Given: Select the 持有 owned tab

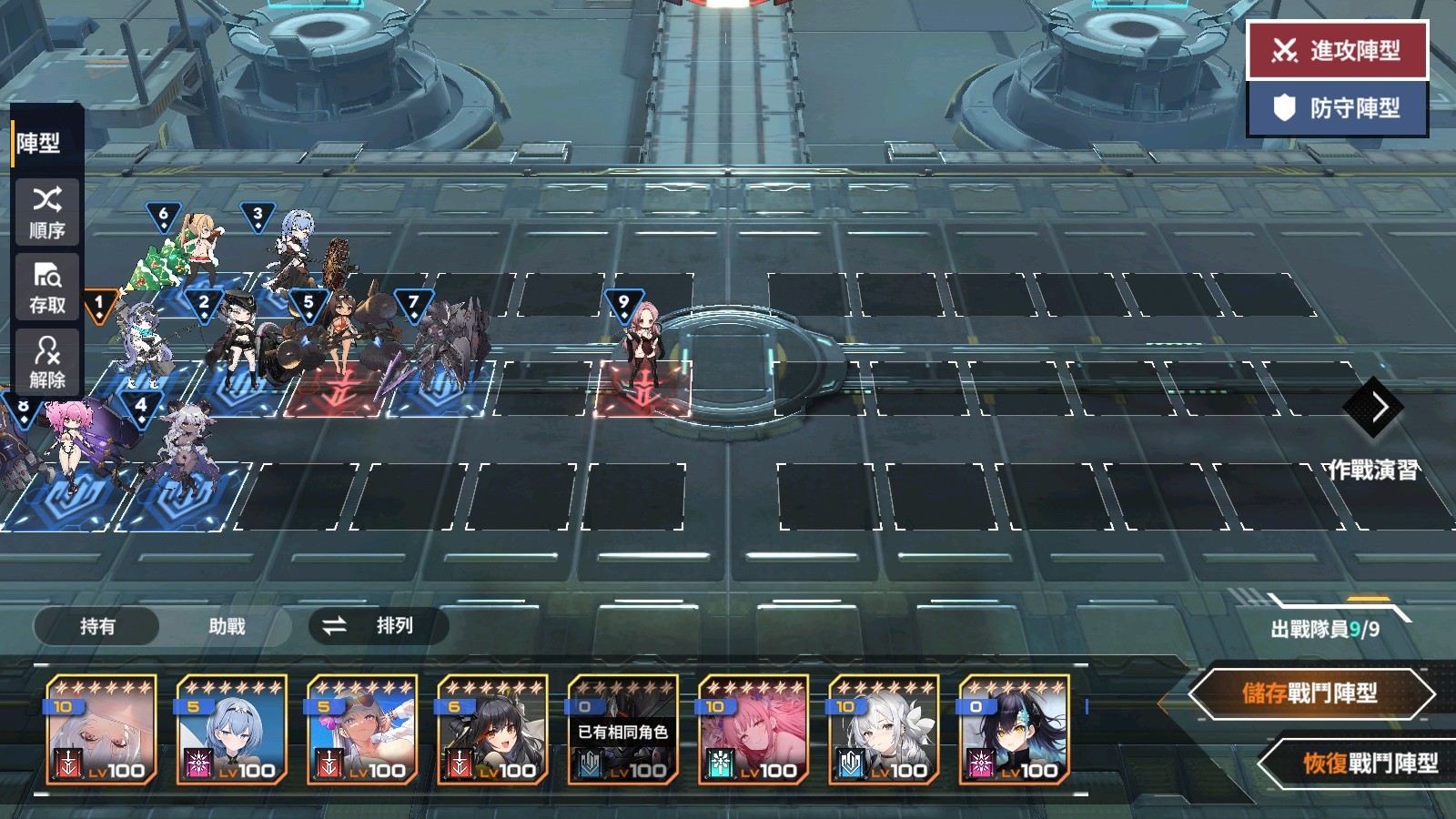Looking at the screenshot, I should 97,626.
